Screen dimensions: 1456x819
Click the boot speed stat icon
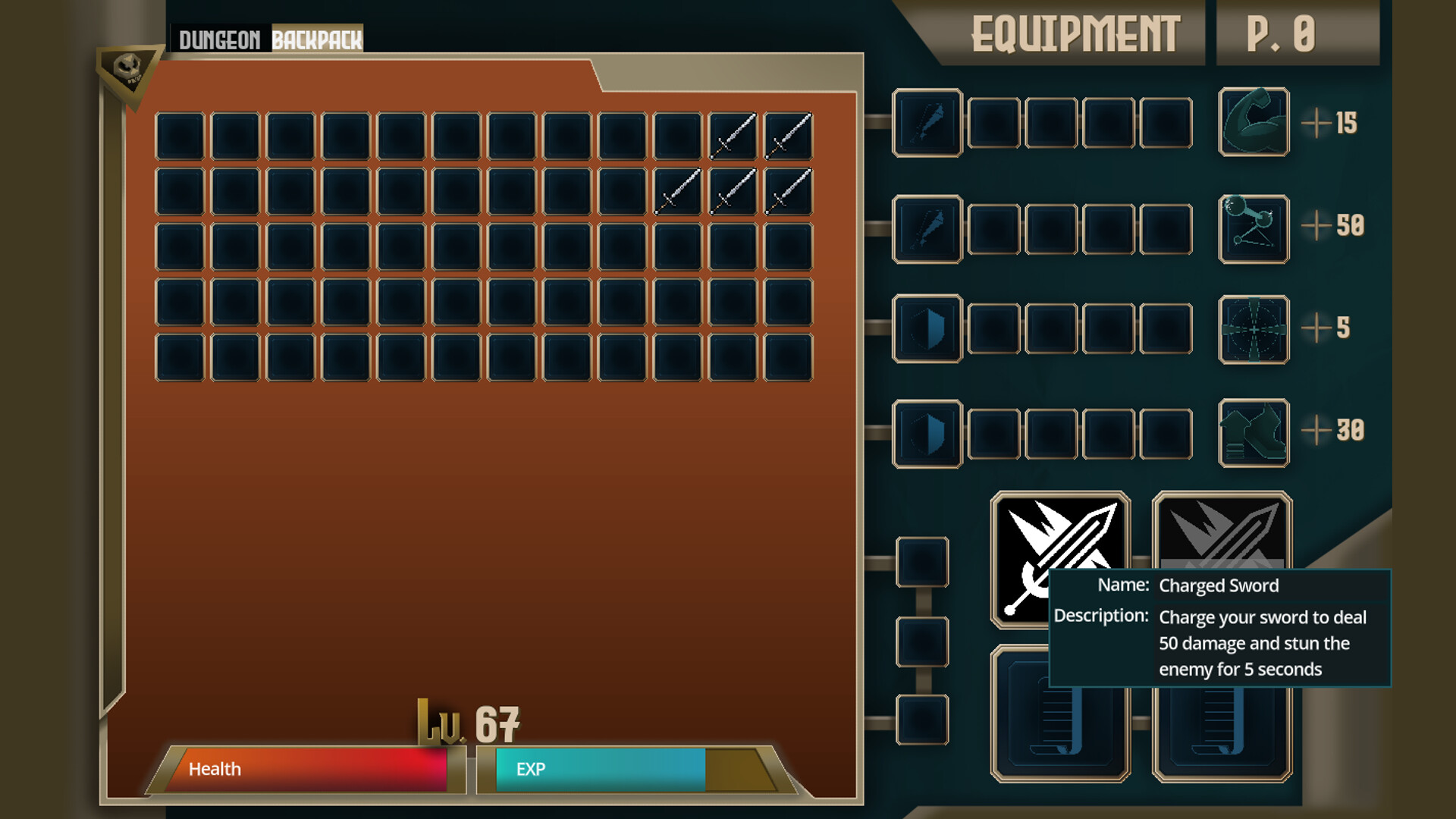pos(1254,430)
